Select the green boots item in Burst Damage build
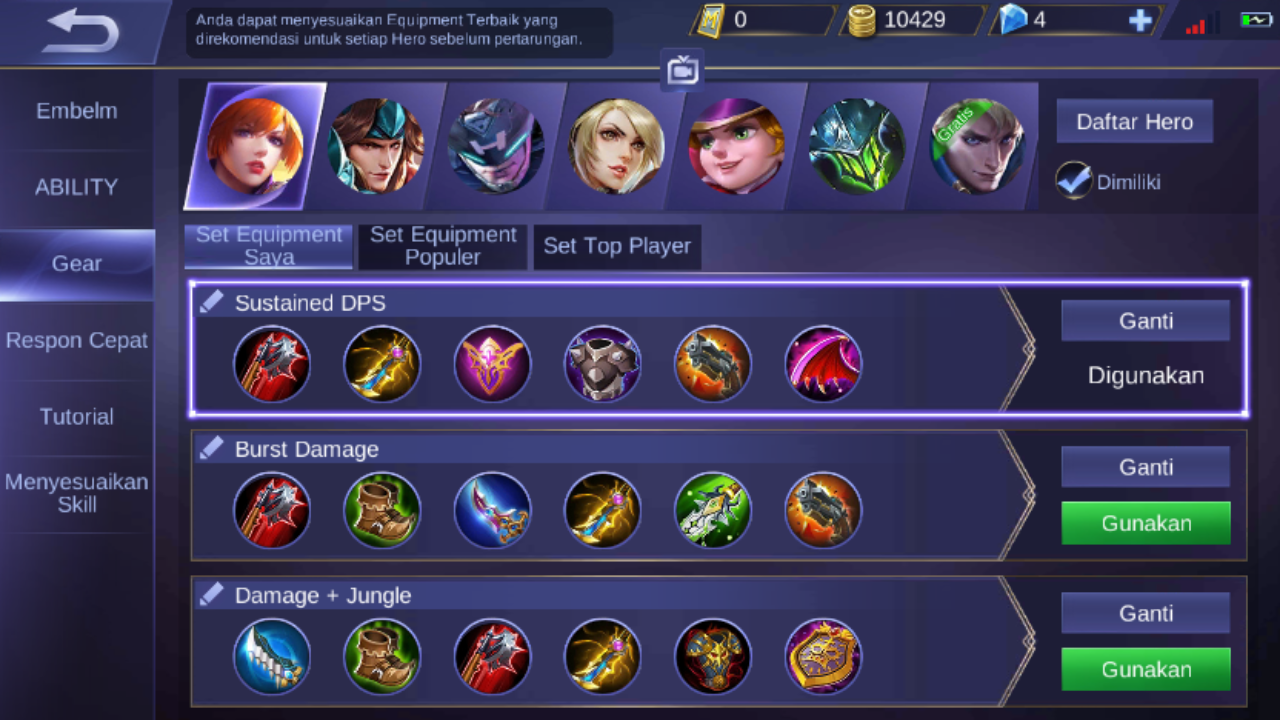Screen dimensions: 1280x720 382,510
